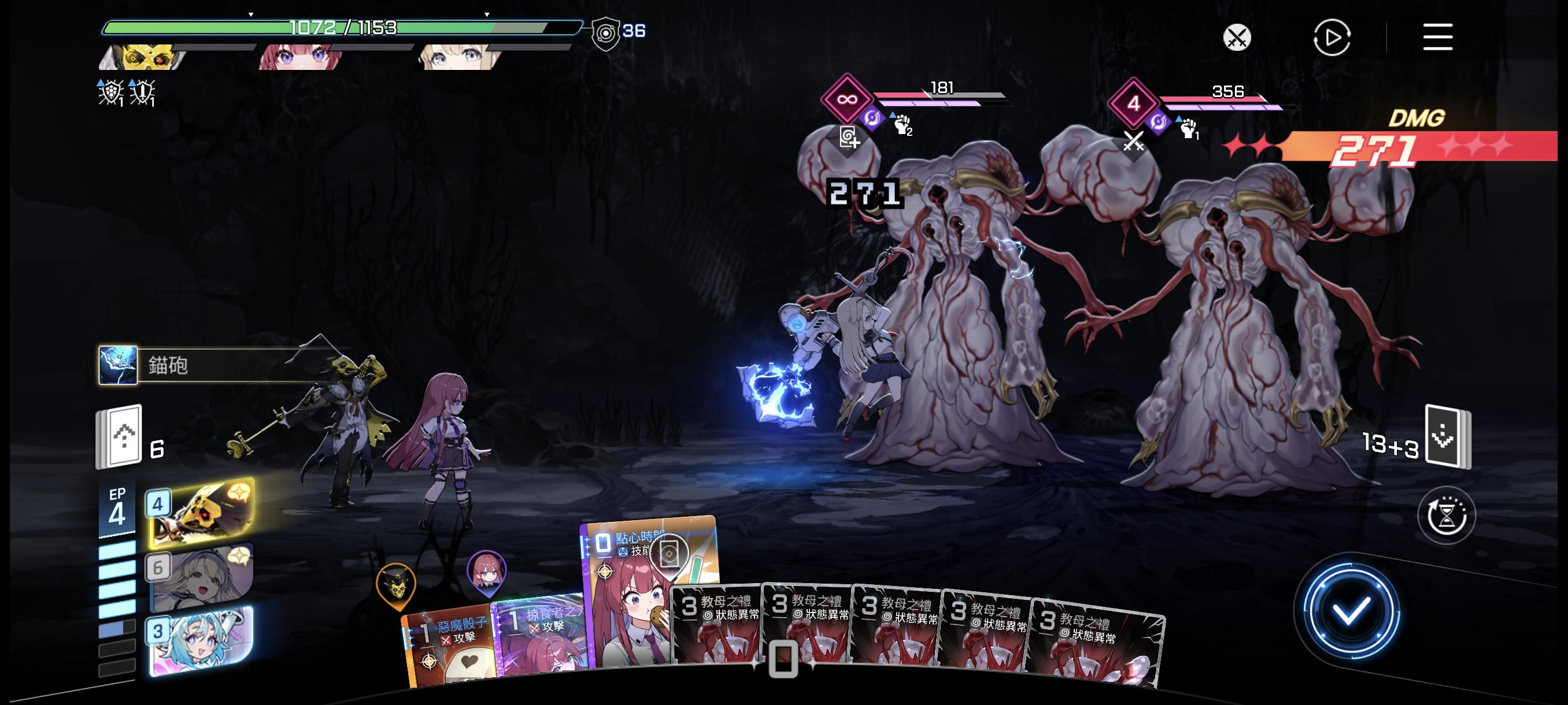This screenshot has width=1568, height=705.
Task: Check the party buff status icons
Action: point(127,93)
